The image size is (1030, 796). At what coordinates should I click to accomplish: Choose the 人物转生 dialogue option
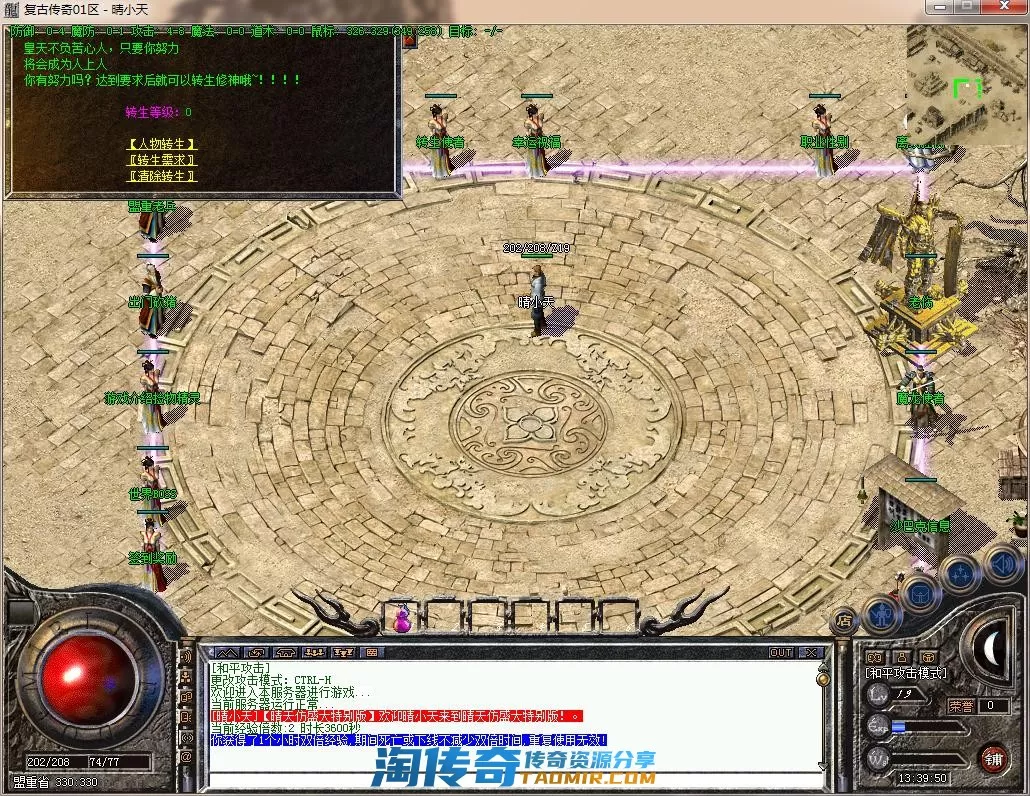point(161,144)
